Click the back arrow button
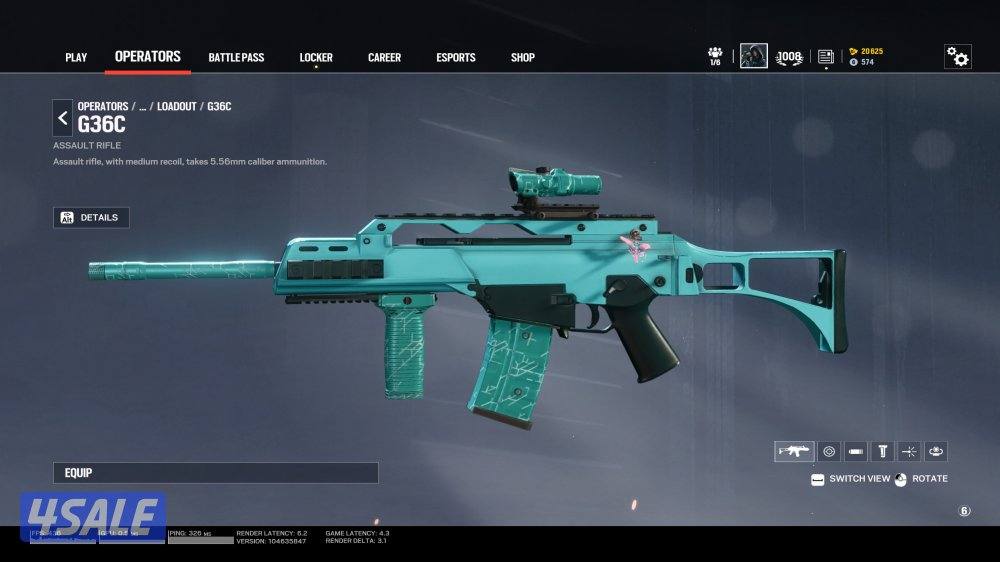 coord(63,118)
